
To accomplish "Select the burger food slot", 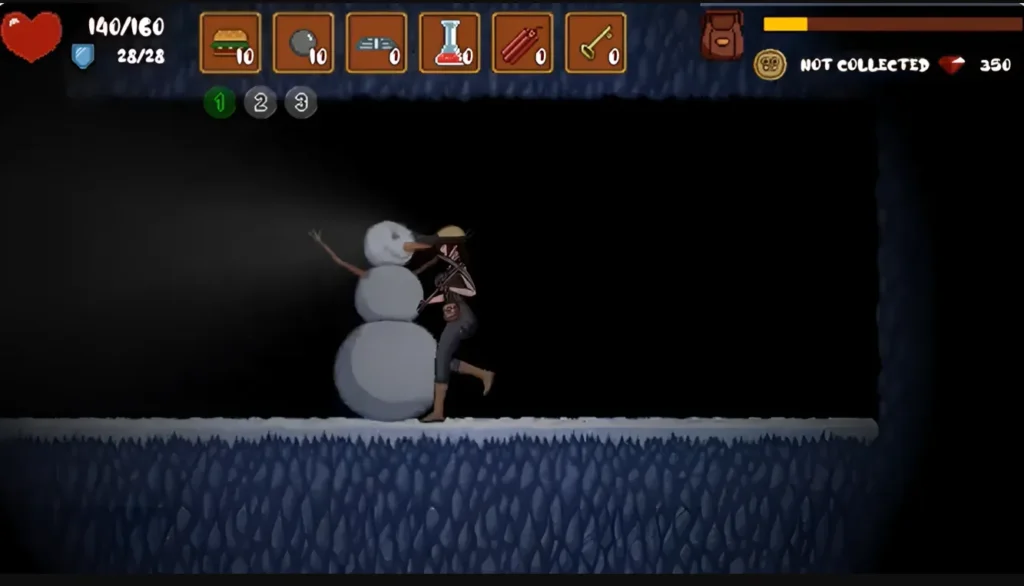I will (x=230, y=43).
